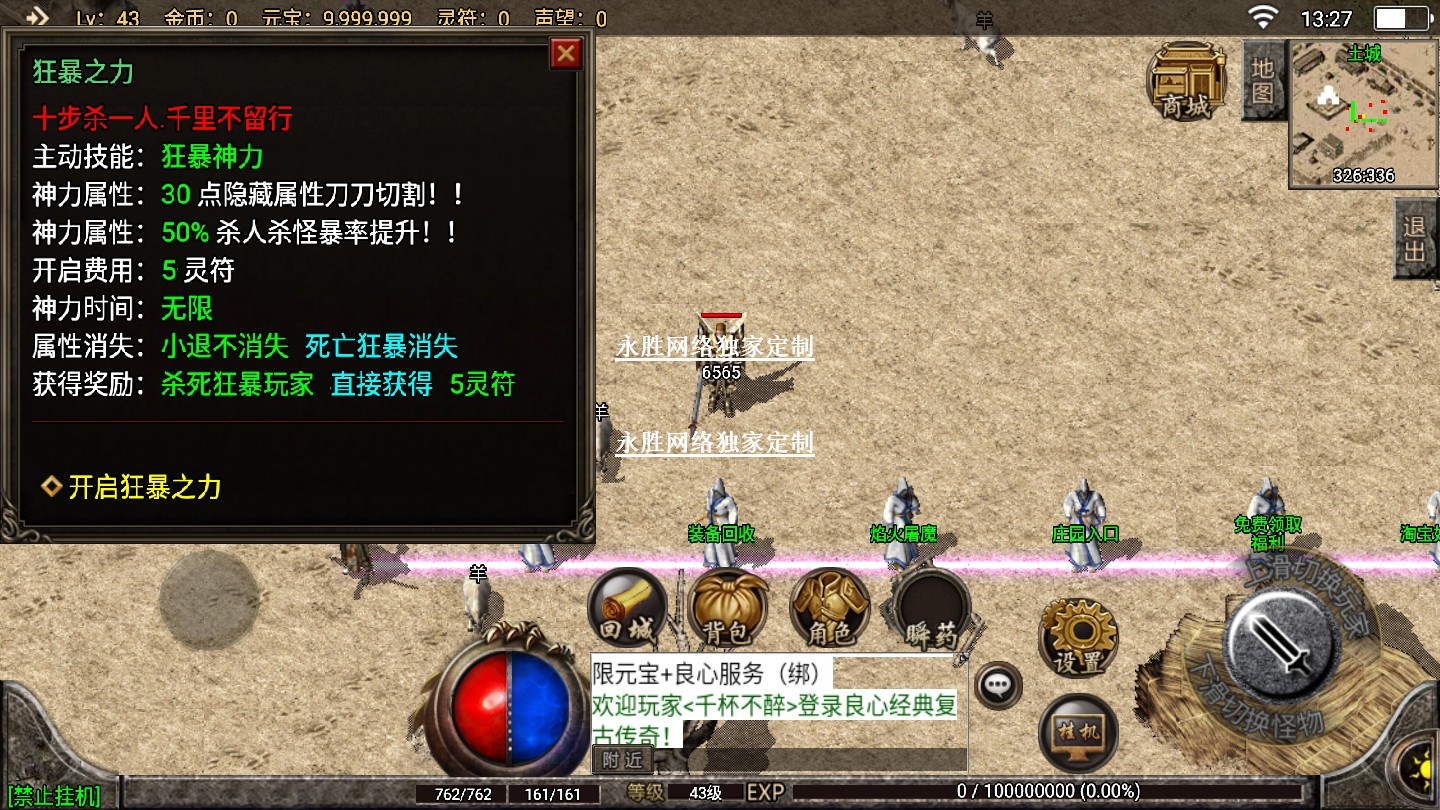
Task: Select the 附近 chat channel tab
Action: coord(622,760)
